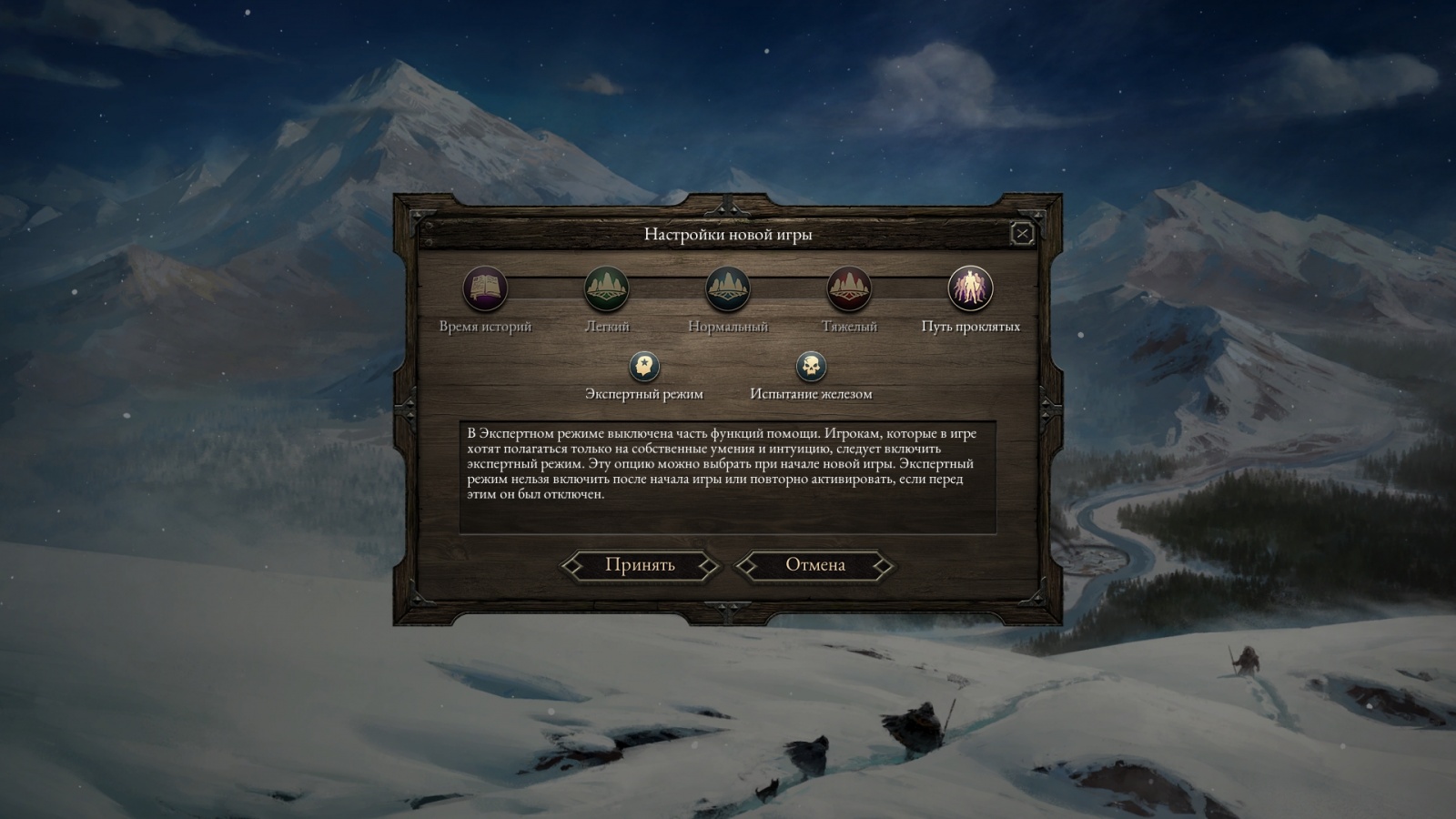The image size is (1456, 819).
Task: Choose Путь проклятых difficulty
Action: pos(970,289)
